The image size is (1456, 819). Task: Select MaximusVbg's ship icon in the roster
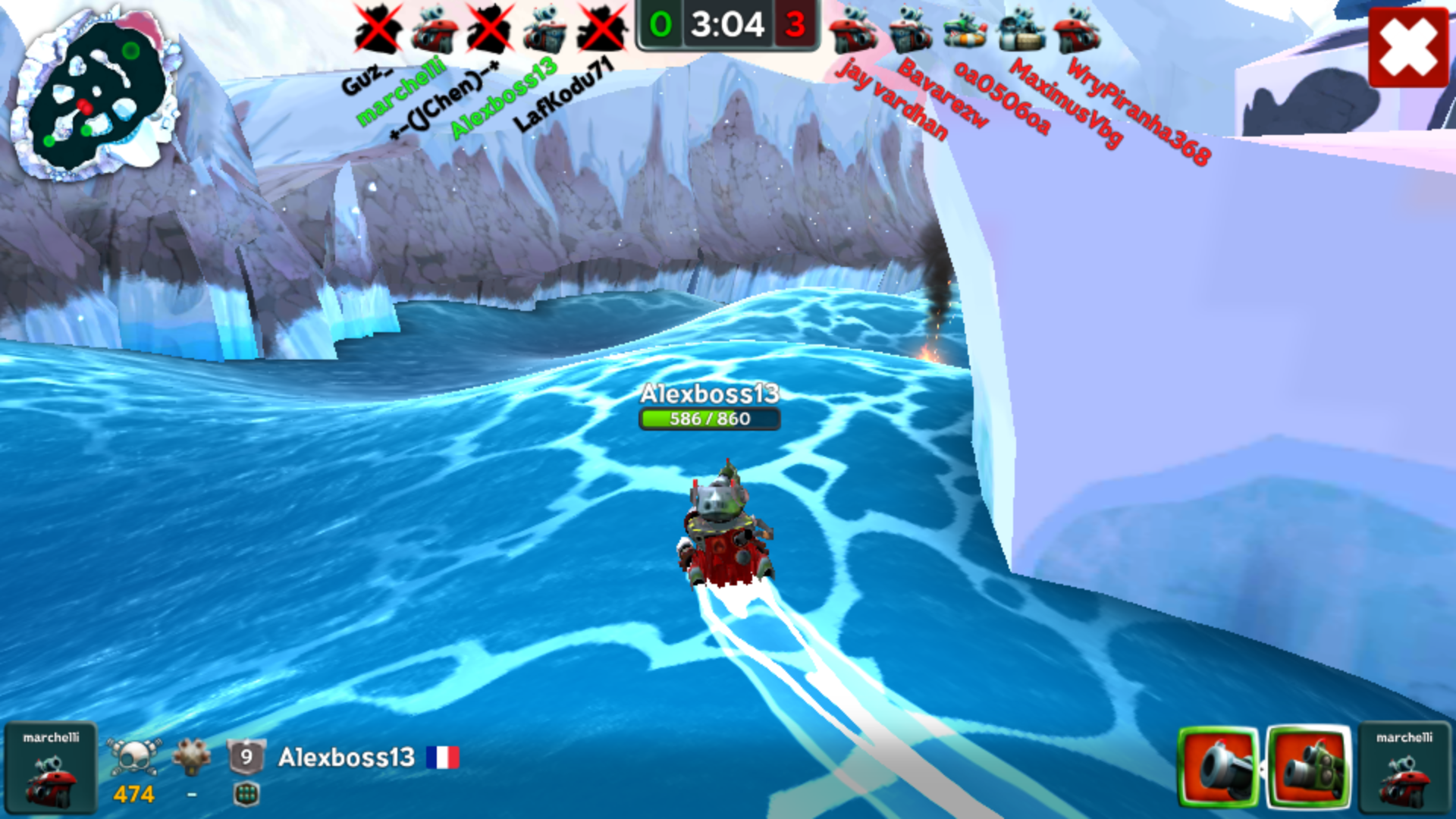[1021, 30]
